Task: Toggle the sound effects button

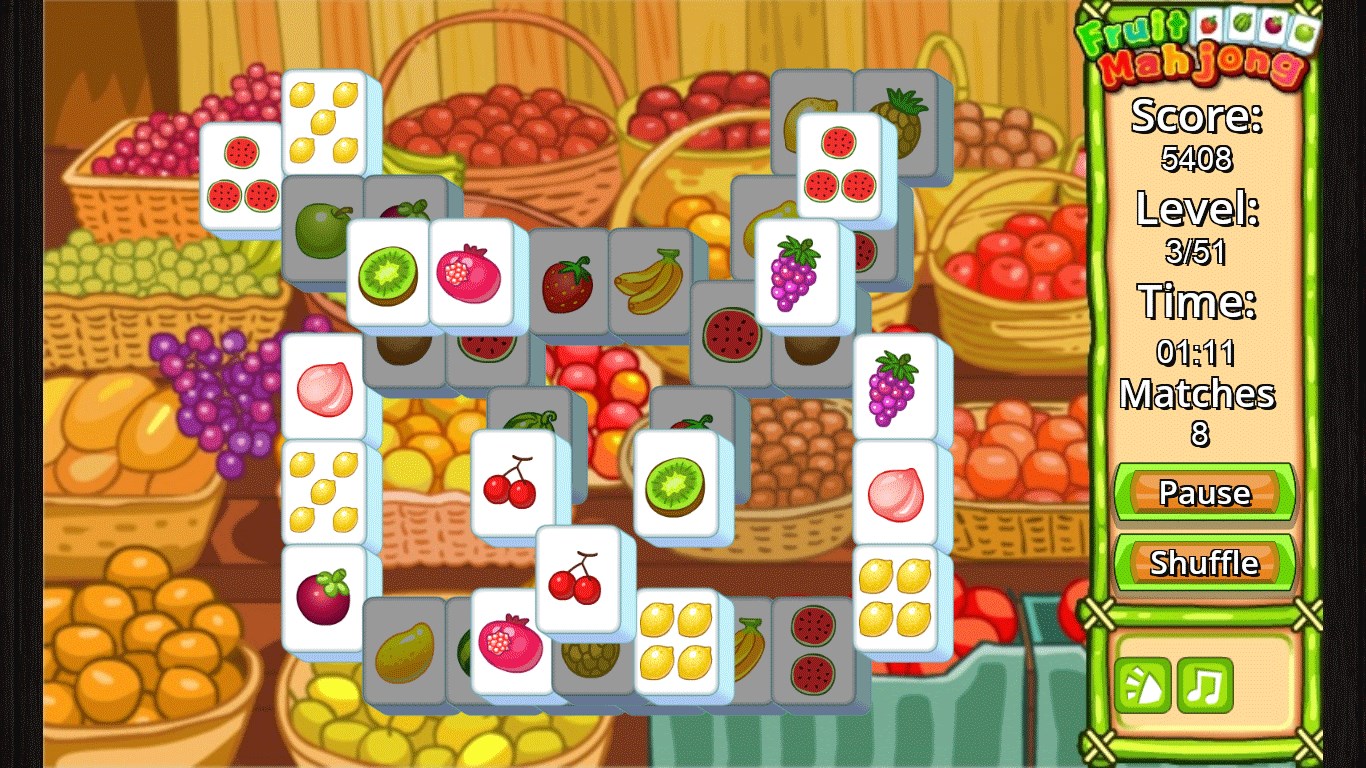Action: [1143, 687]
